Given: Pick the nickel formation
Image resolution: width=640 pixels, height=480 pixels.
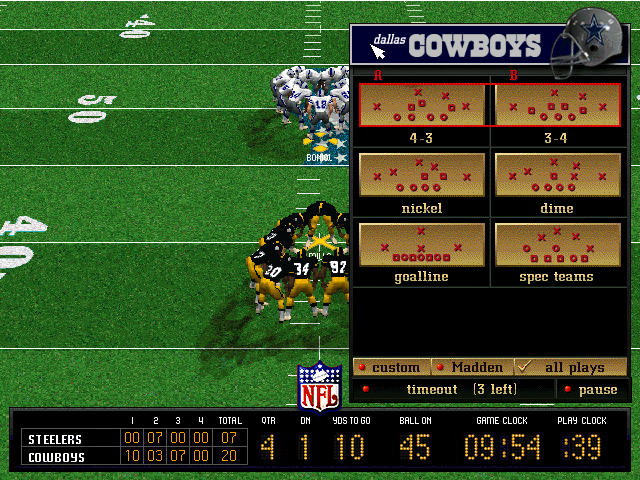Looking at the screenshot, I should [x=421, y=175].
